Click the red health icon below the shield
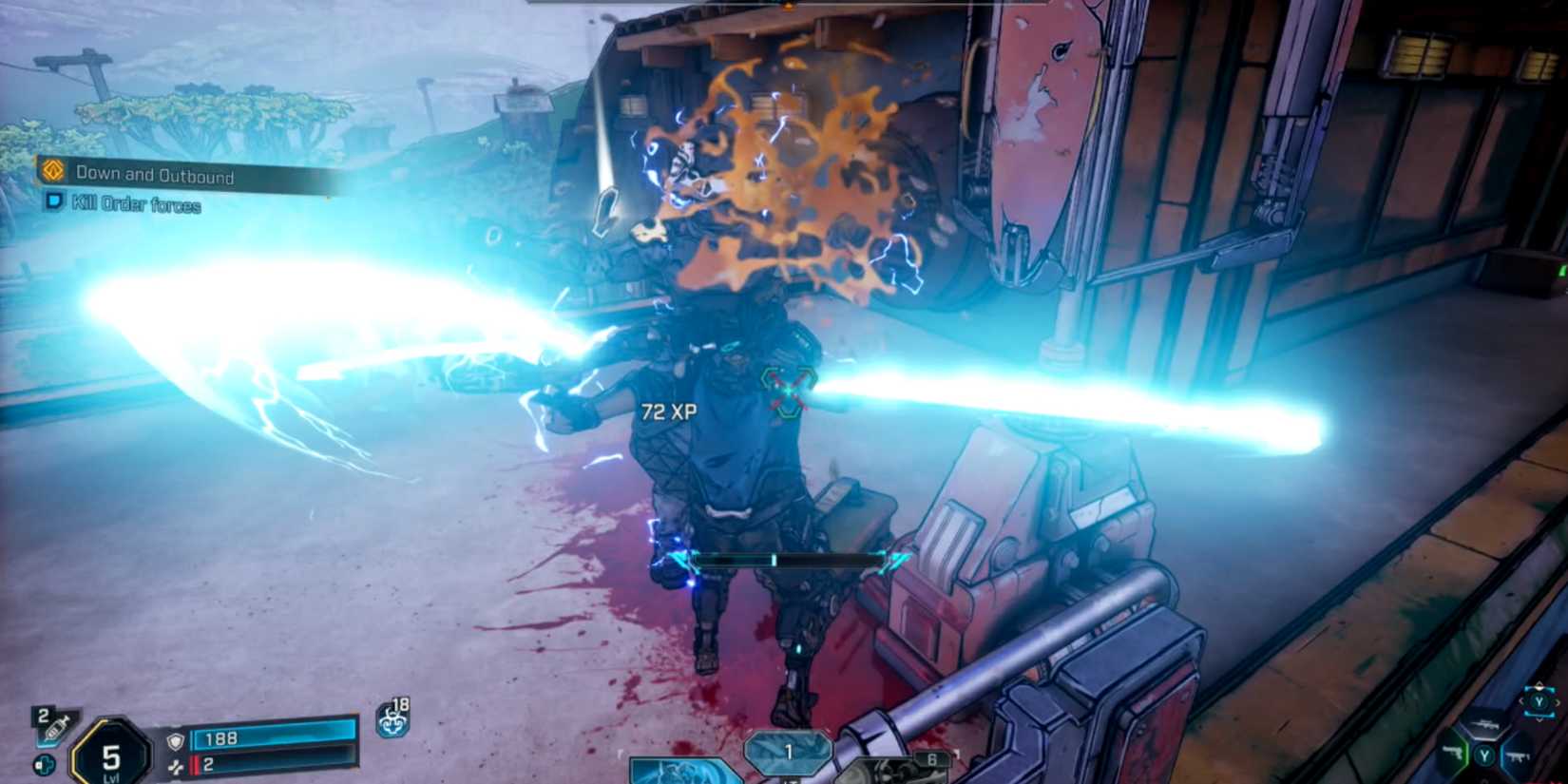This screenshot has height=784, width=1568. [x=177, y=765]
